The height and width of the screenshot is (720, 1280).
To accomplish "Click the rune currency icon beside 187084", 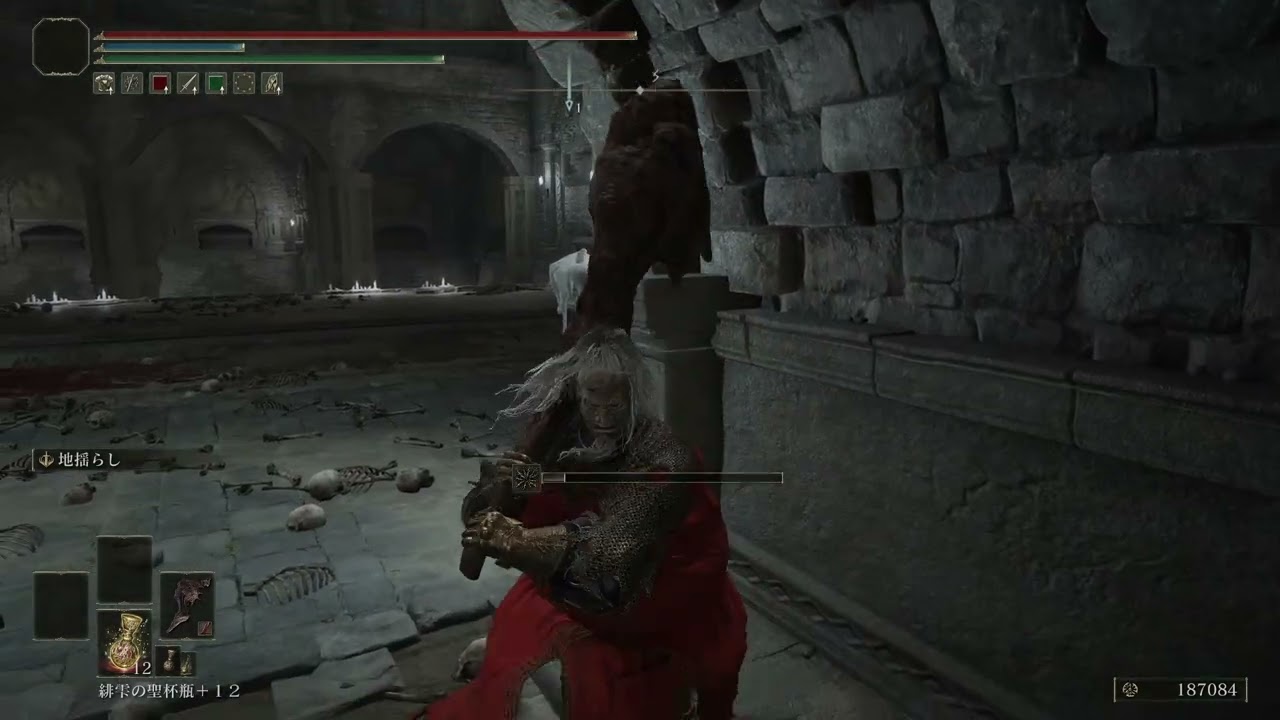I will tap(1129, 689).
